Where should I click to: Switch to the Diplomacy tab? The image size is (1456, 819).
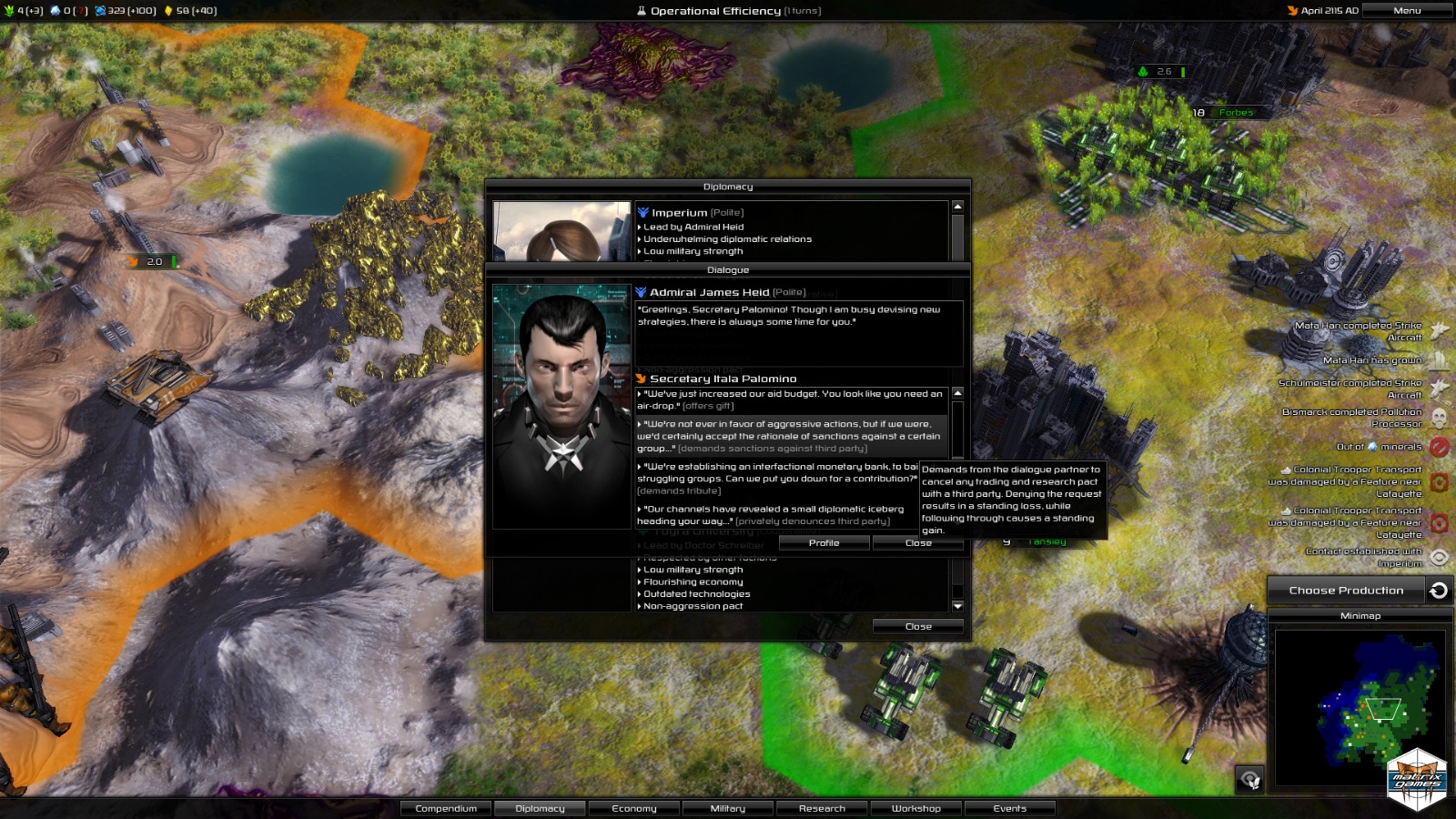(x=540, y=808)
